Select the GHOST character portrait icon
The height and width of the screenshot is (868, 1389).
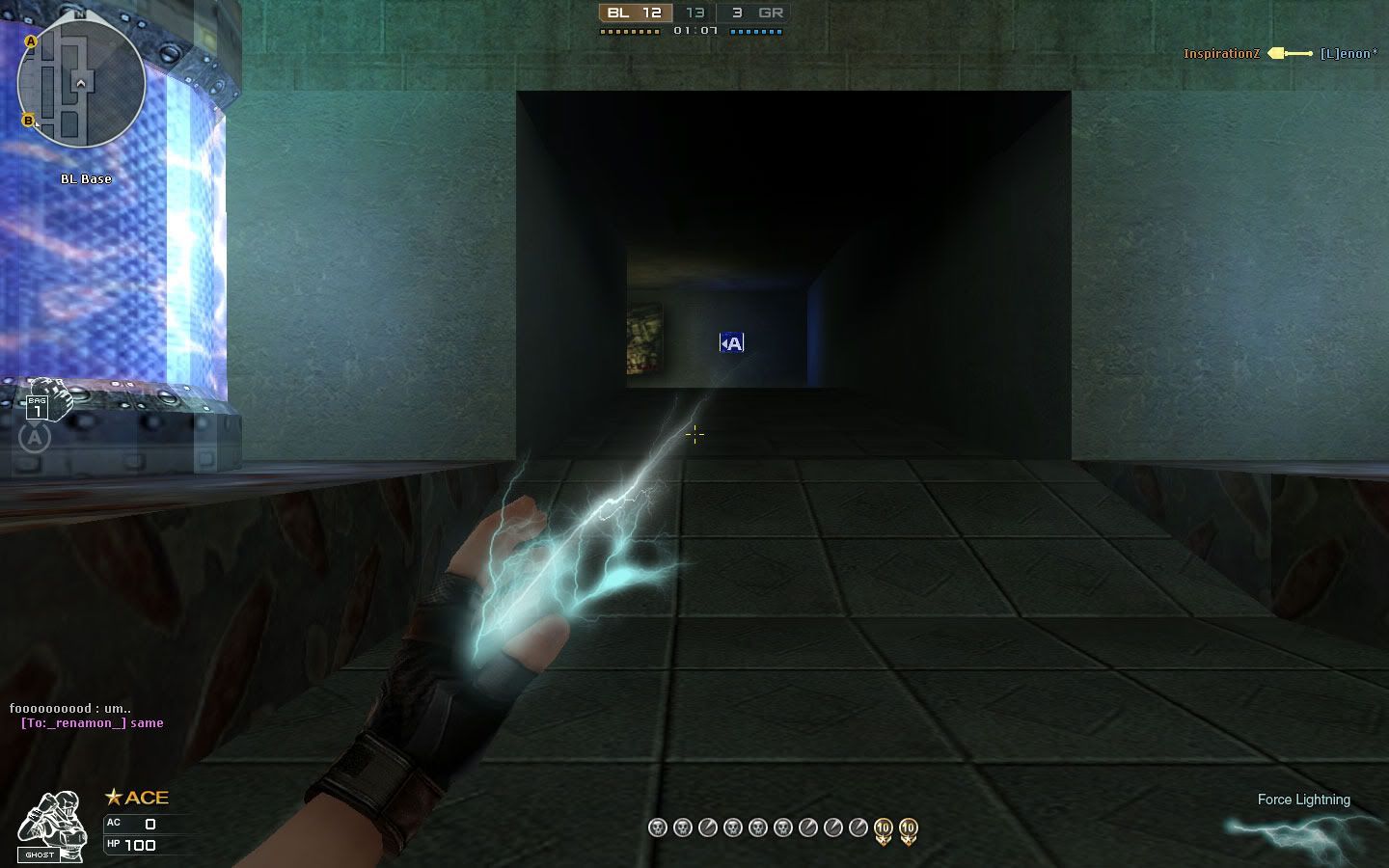pyautogui.click(x=48, y=815)
